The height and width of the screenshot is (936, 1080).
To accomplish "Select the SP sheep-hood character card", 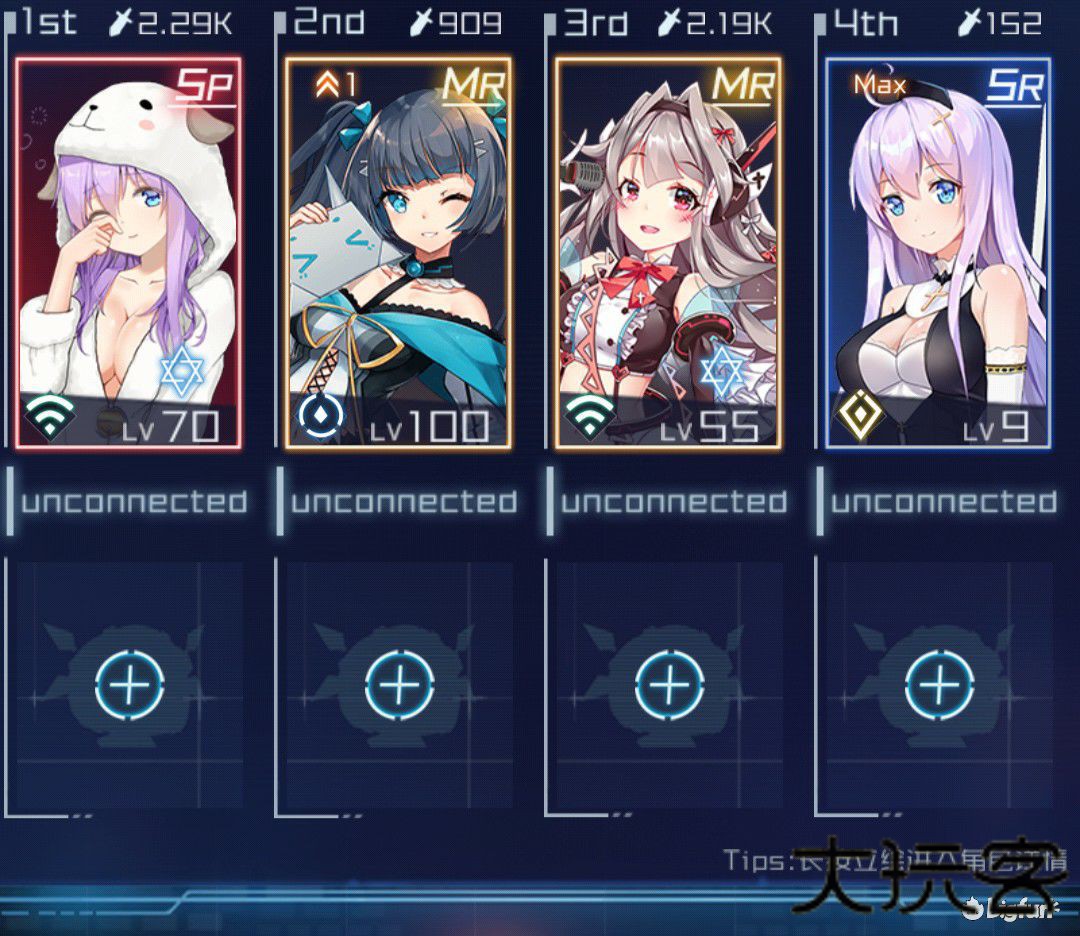I will [x=129, y=252].
